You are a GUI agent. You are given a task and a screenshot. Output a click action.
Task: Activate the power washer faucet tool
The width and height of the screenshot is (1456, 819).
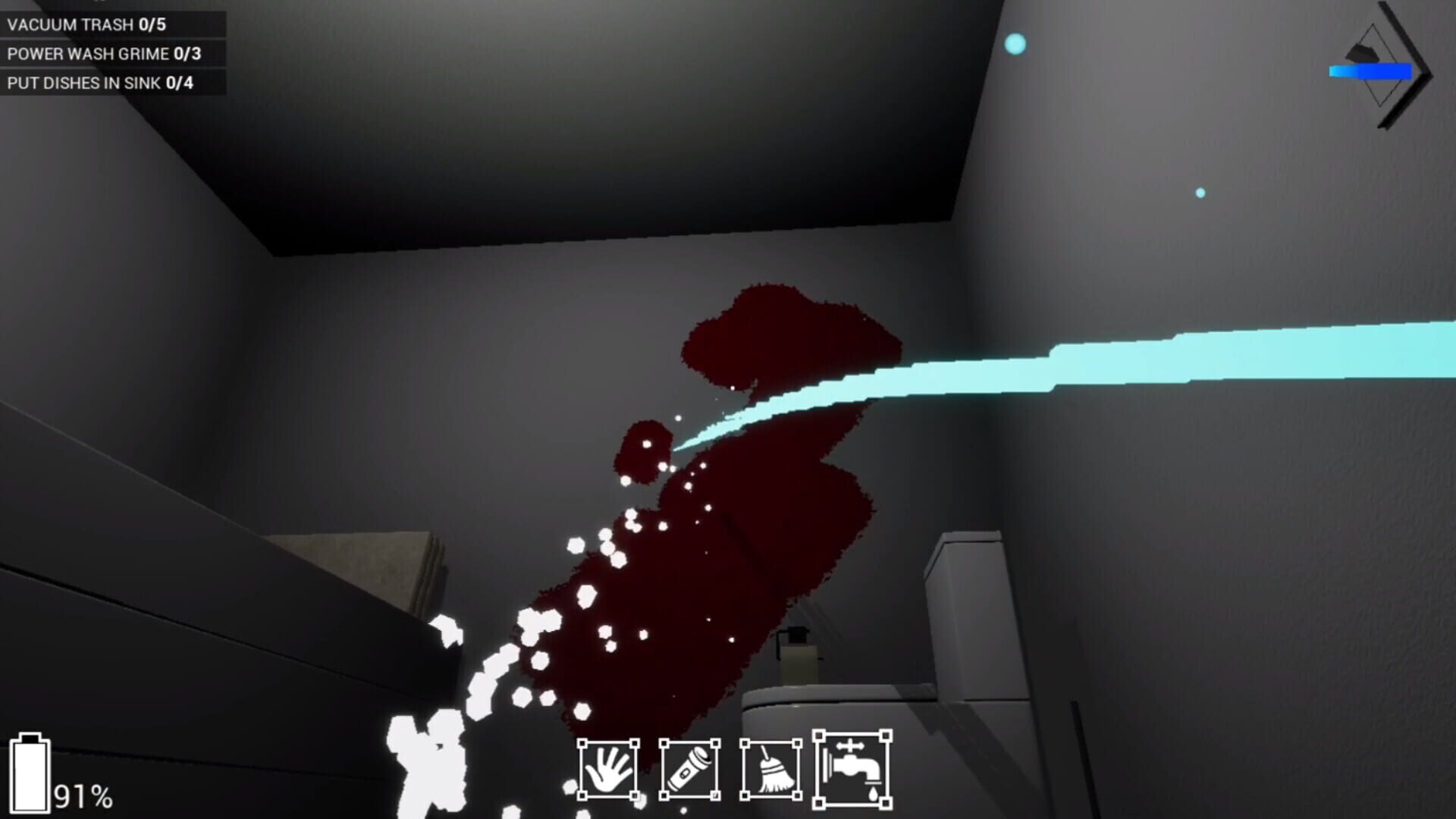click(x=851, y=766)
